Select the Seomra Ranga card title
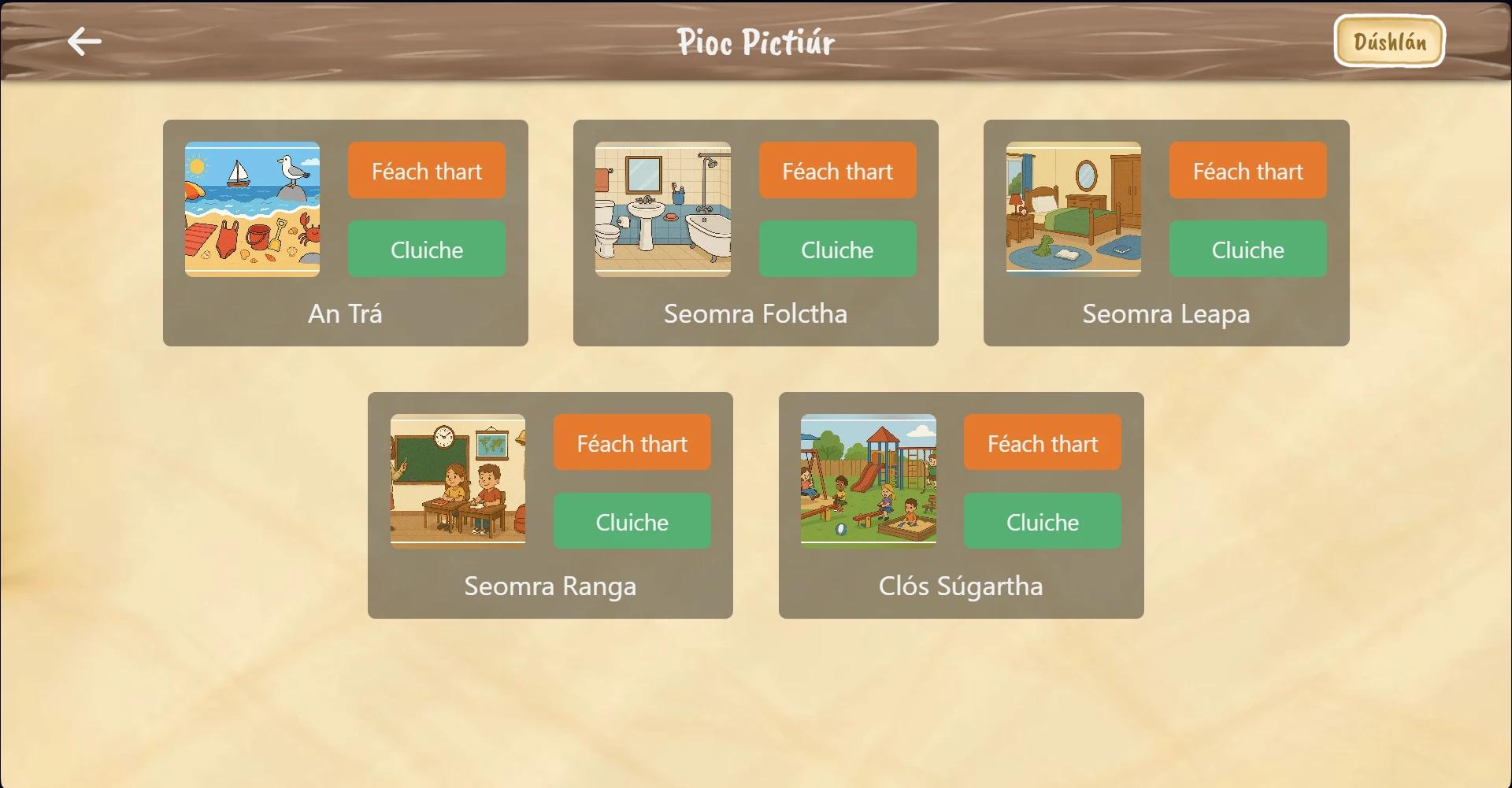This screenshot has width=1512, height=788. pyautogui.click(x=550, y=585)
